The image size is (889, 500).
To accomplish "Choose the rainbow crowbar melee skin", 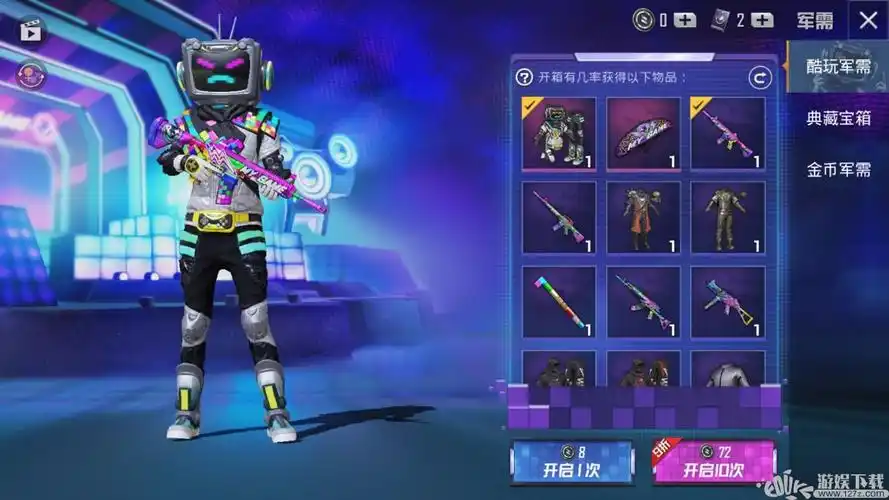I will pos(558,302).
